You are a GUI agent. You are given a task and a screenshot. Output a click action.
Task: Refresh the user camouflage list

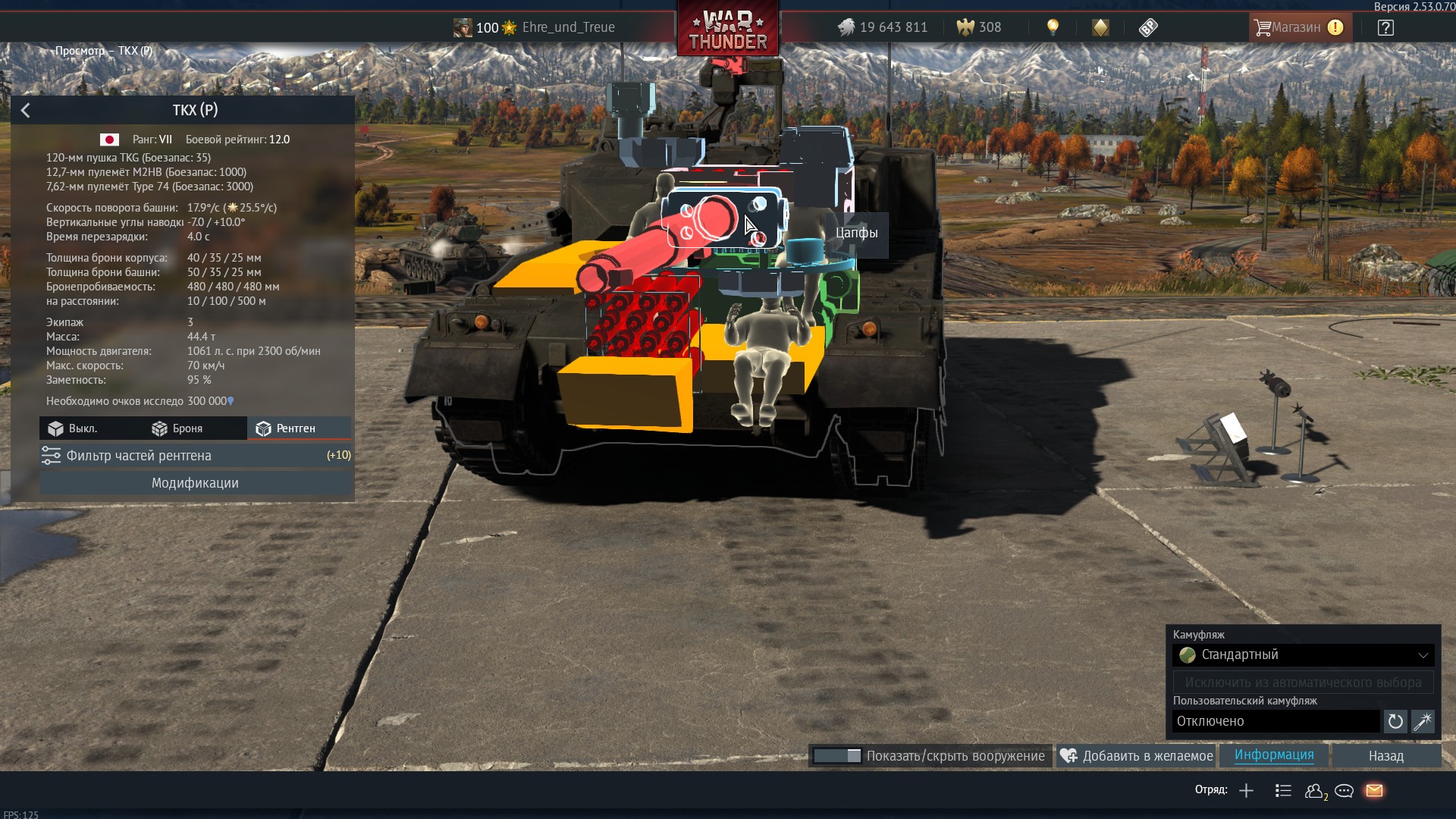(1395, 721)
